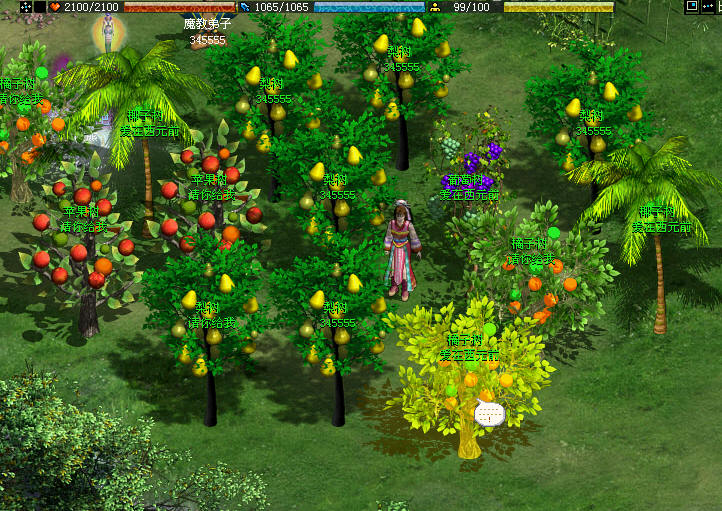Click the blue double-arrow icon
The width and height of the screenshot is (722, 511).
[x=709, y=6]
